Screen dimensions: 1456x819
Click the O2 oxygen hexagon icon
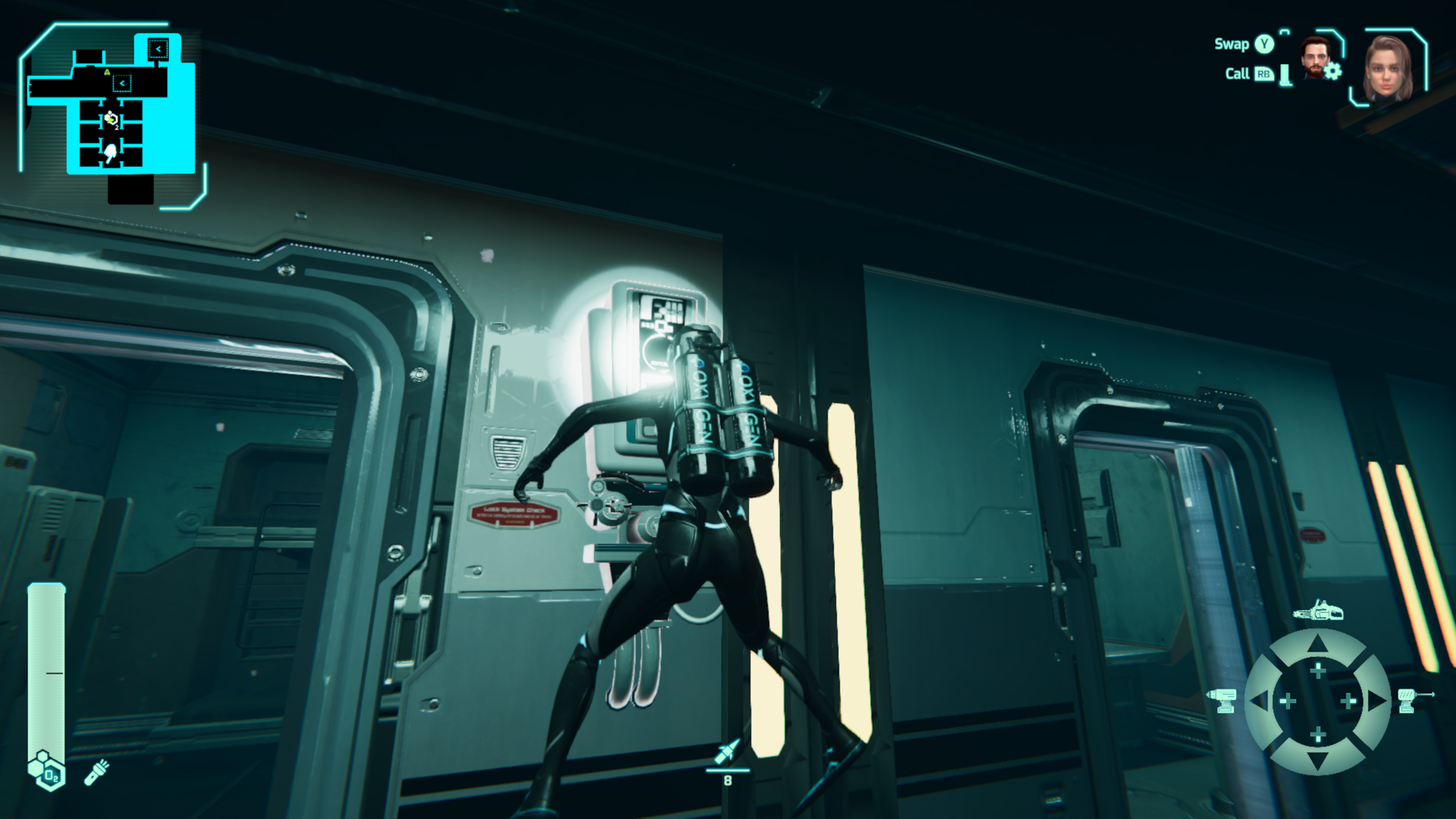coord(47,770)
